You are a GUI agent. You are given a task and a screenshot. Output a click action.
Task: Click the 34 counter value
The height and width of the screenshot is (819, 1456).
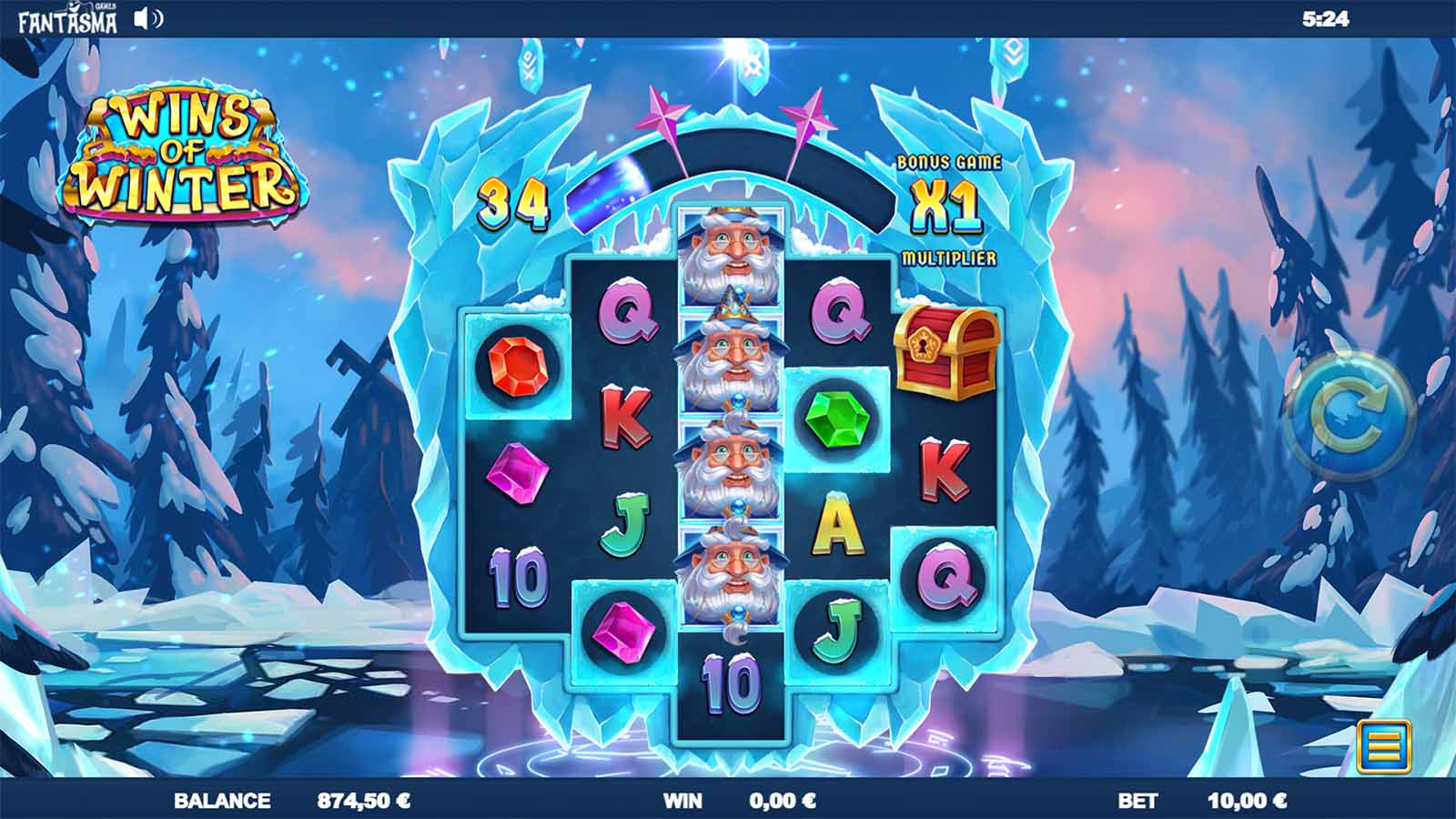(511, 202)
